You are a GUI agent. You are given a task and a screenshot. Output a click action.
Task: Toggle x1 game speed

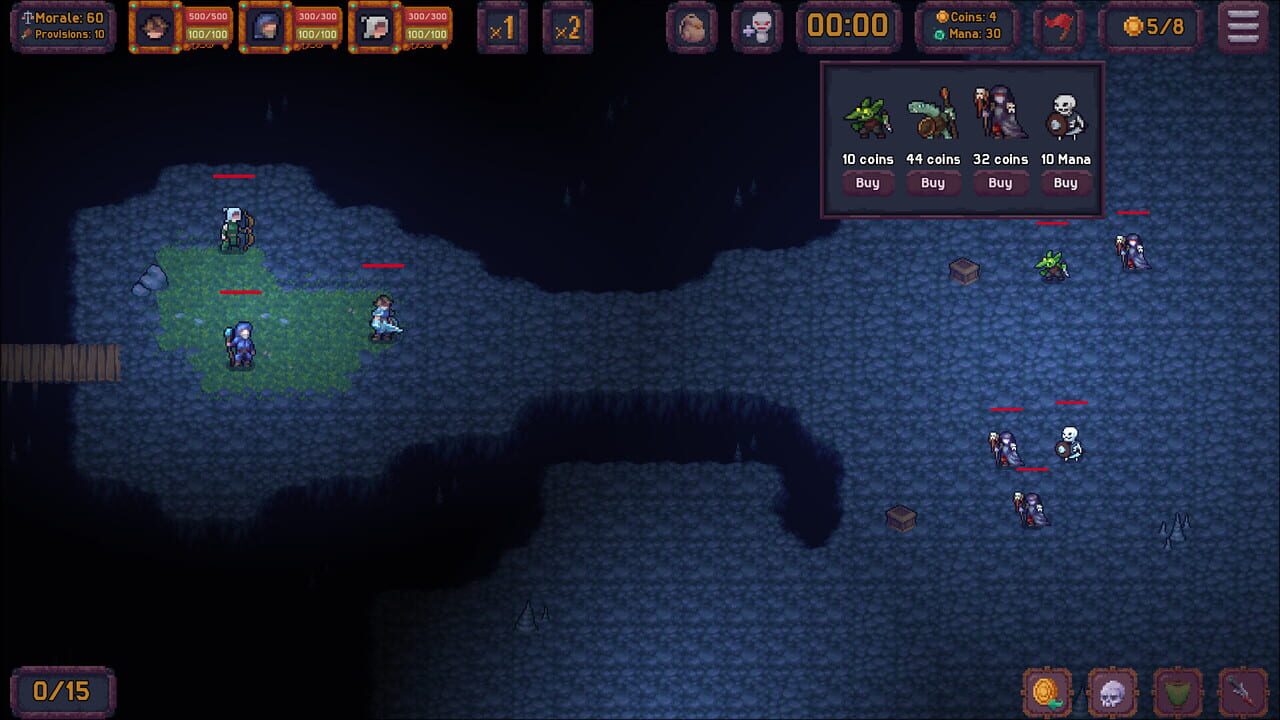[x=502, y=27]
